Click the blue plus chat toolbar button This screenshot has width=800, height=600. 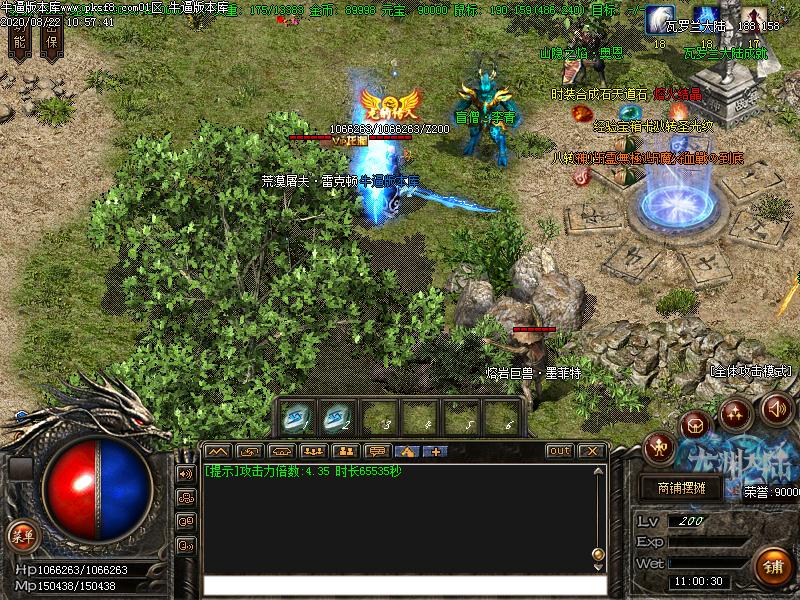(435, 451)
